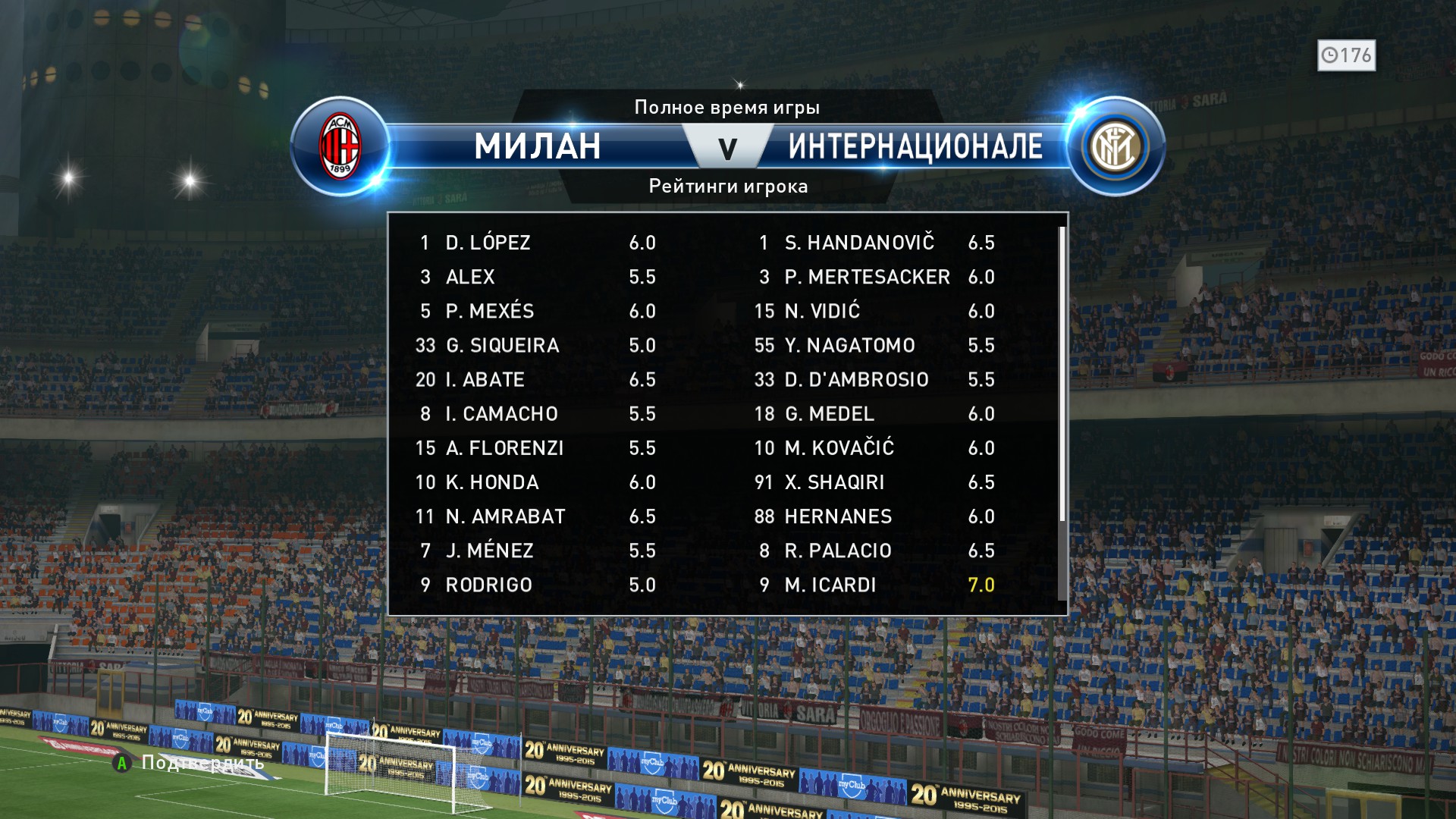This screenshot has width=1456, height=819.
Task: Choose M. Icardi's highlighted 7.0 row
Action: (874, 585)
